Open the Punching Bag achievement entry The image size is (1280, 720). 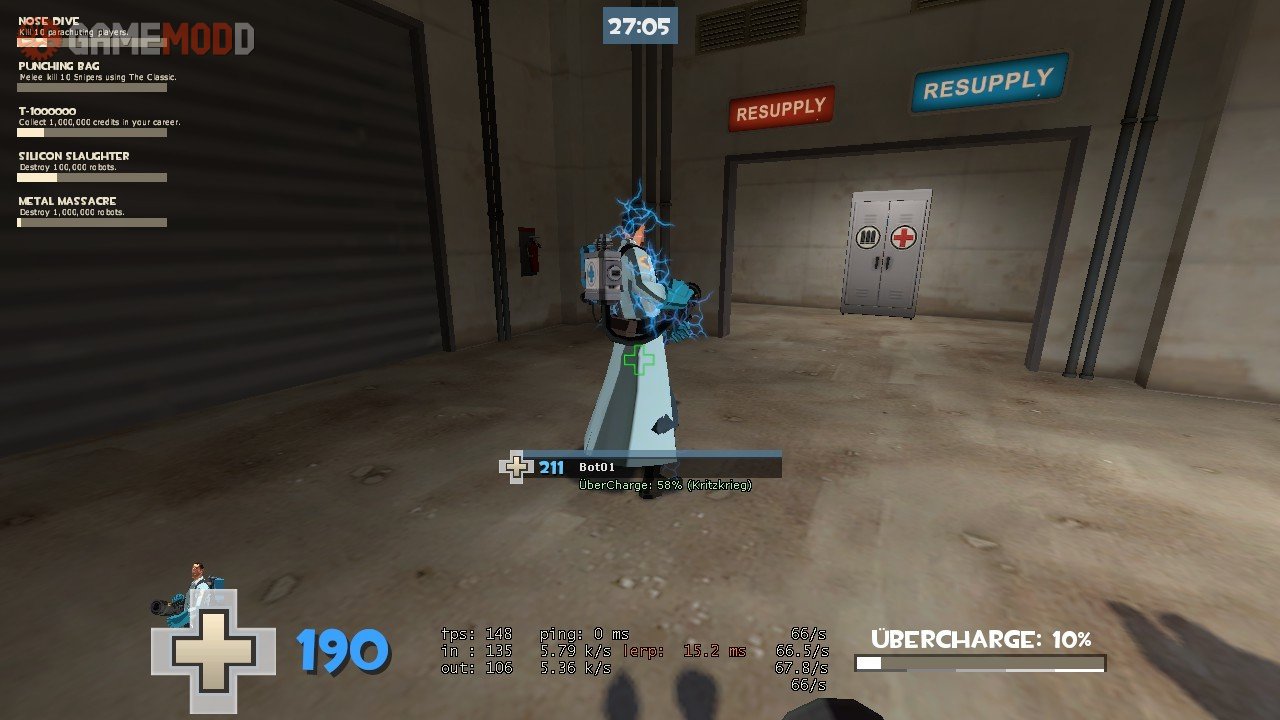pyautogui.click(x=92, y=77)
